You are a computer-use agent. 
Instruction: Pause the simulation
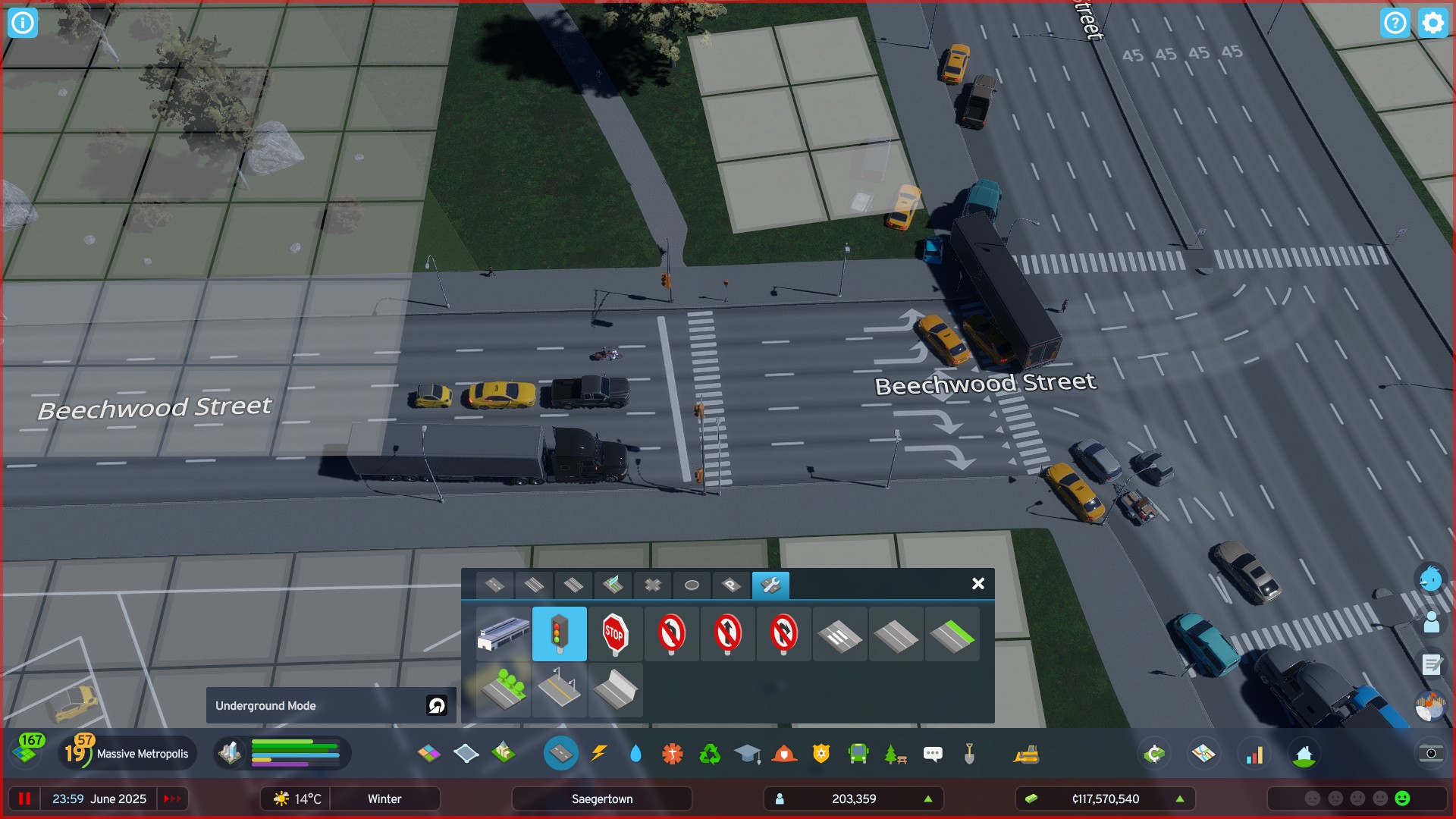26,799
